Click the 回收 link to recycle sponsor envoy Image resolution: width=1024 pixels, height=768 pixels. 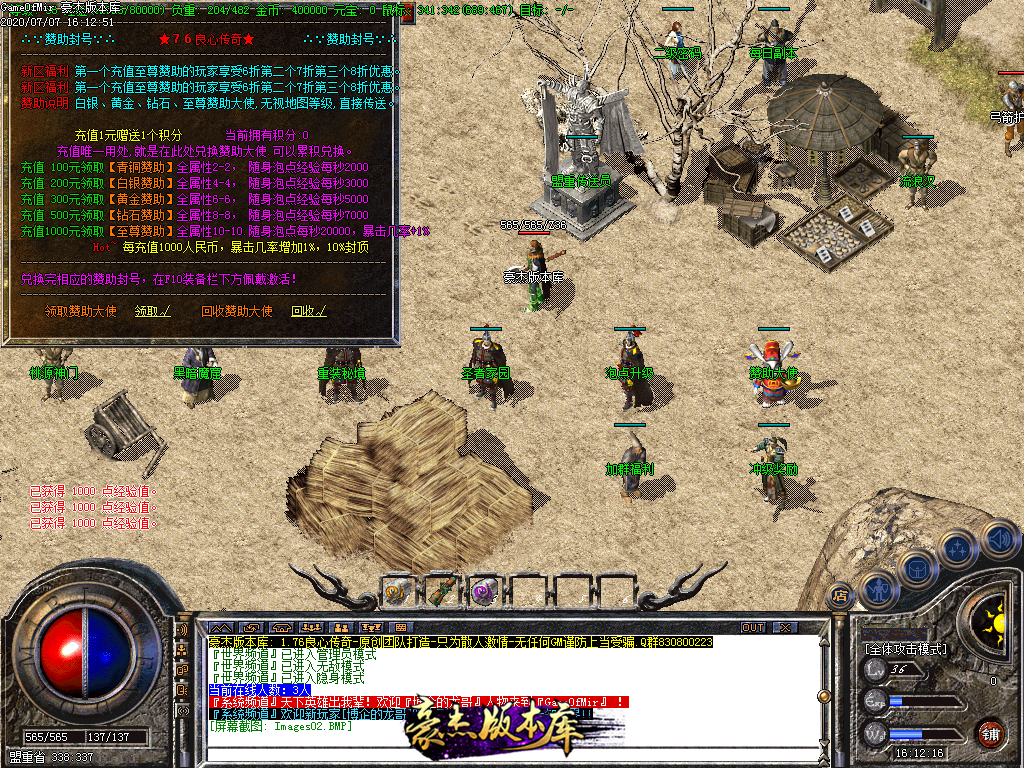click(x=305, y=311)
